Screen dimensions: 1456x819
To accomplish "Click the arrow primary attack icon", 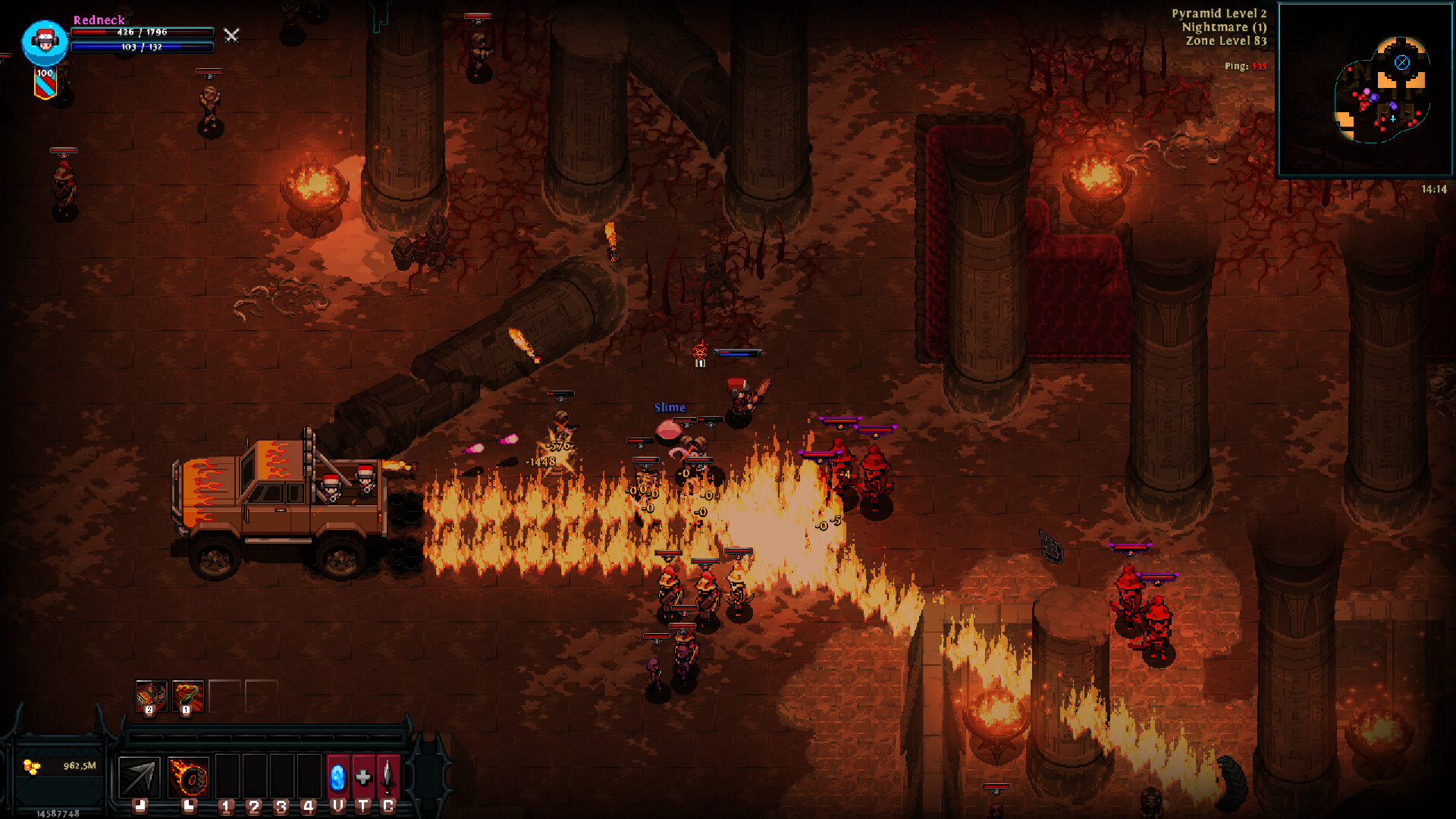I will coord(139,777).
